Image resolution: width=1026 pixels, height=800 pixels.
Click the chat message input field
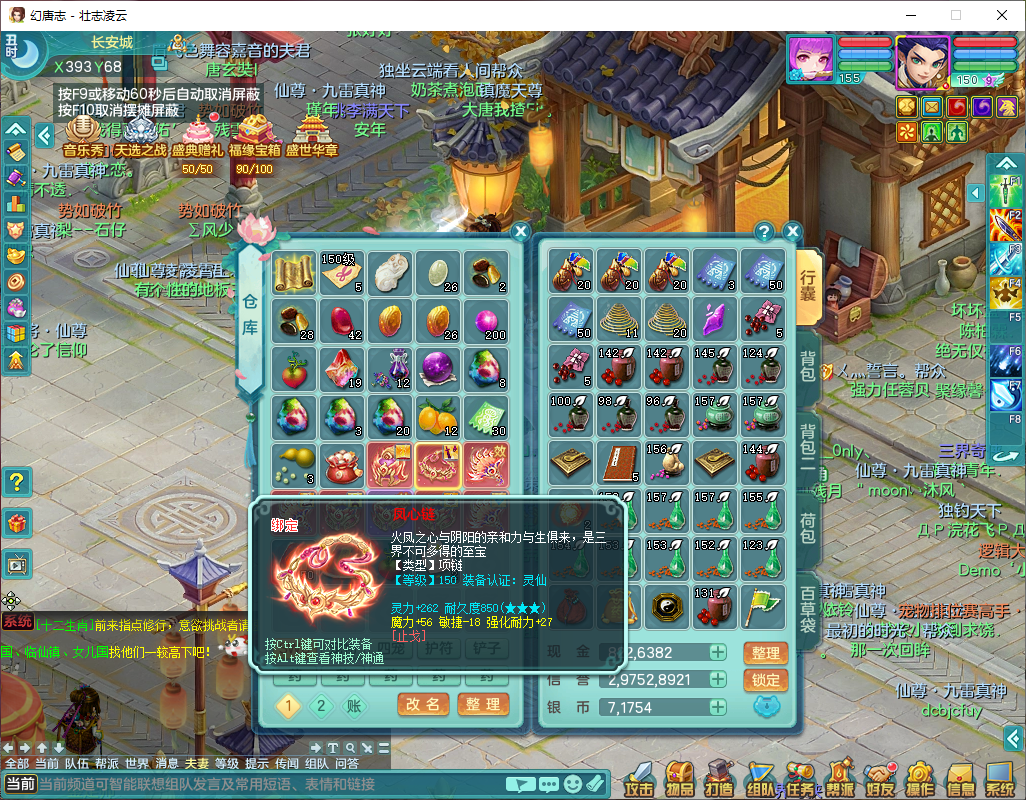coord(270,784)
